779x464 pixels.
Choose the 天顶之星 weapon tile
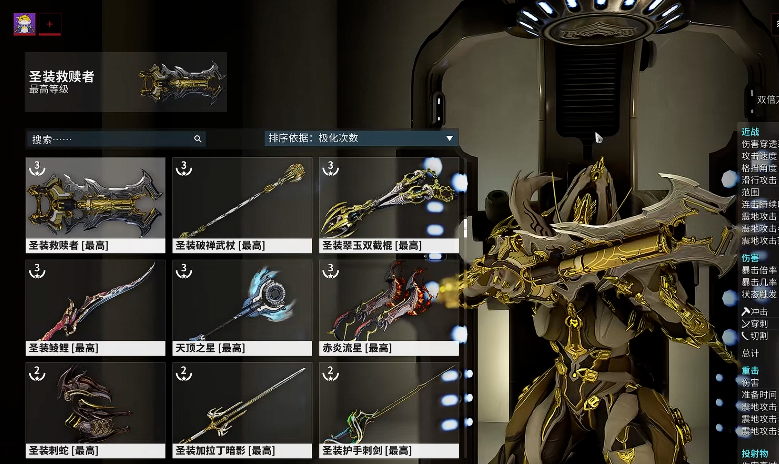243,307
